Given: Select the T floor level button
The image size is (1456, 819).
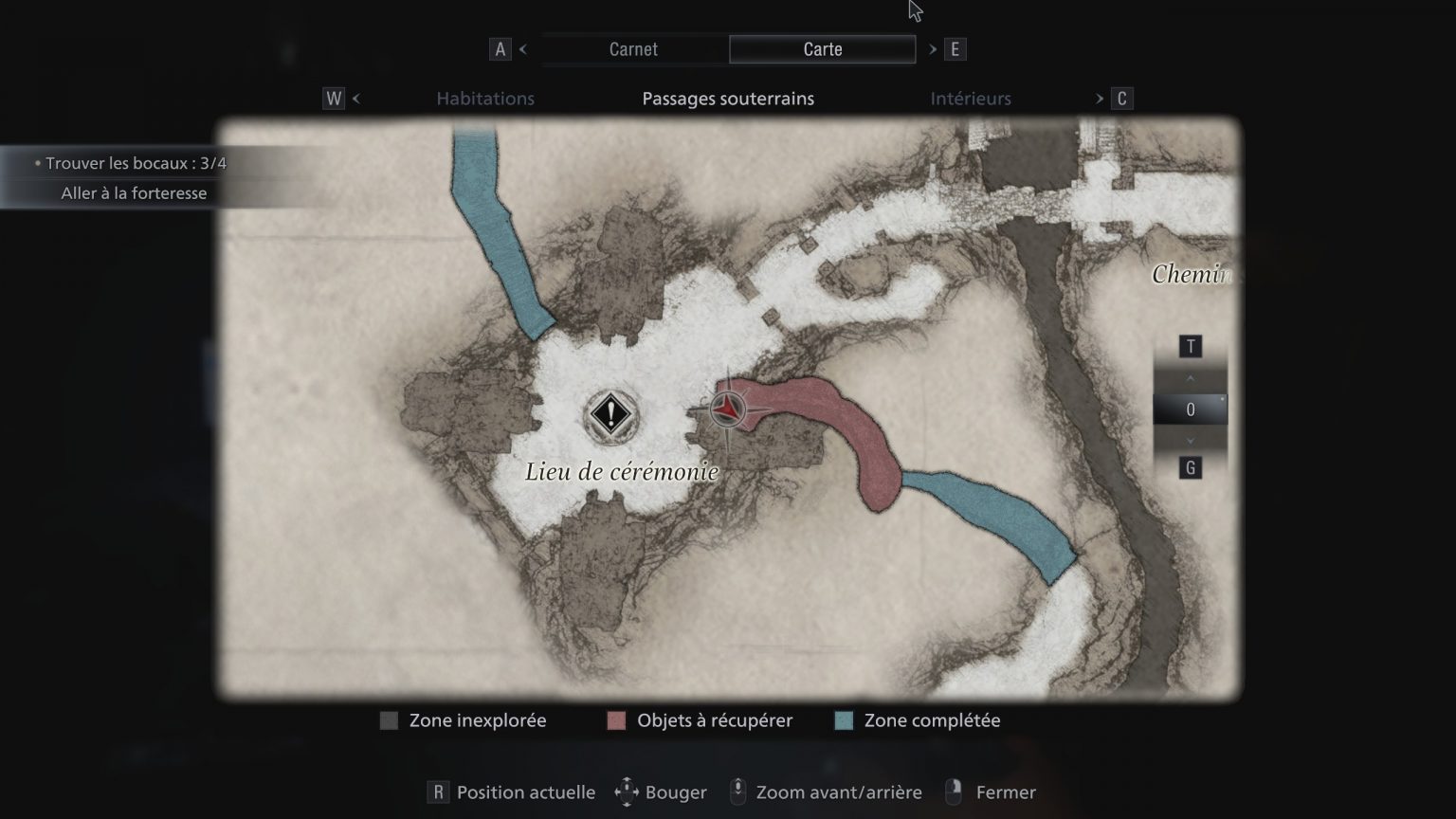Looking at the screenshot, I should [1191, 346].
